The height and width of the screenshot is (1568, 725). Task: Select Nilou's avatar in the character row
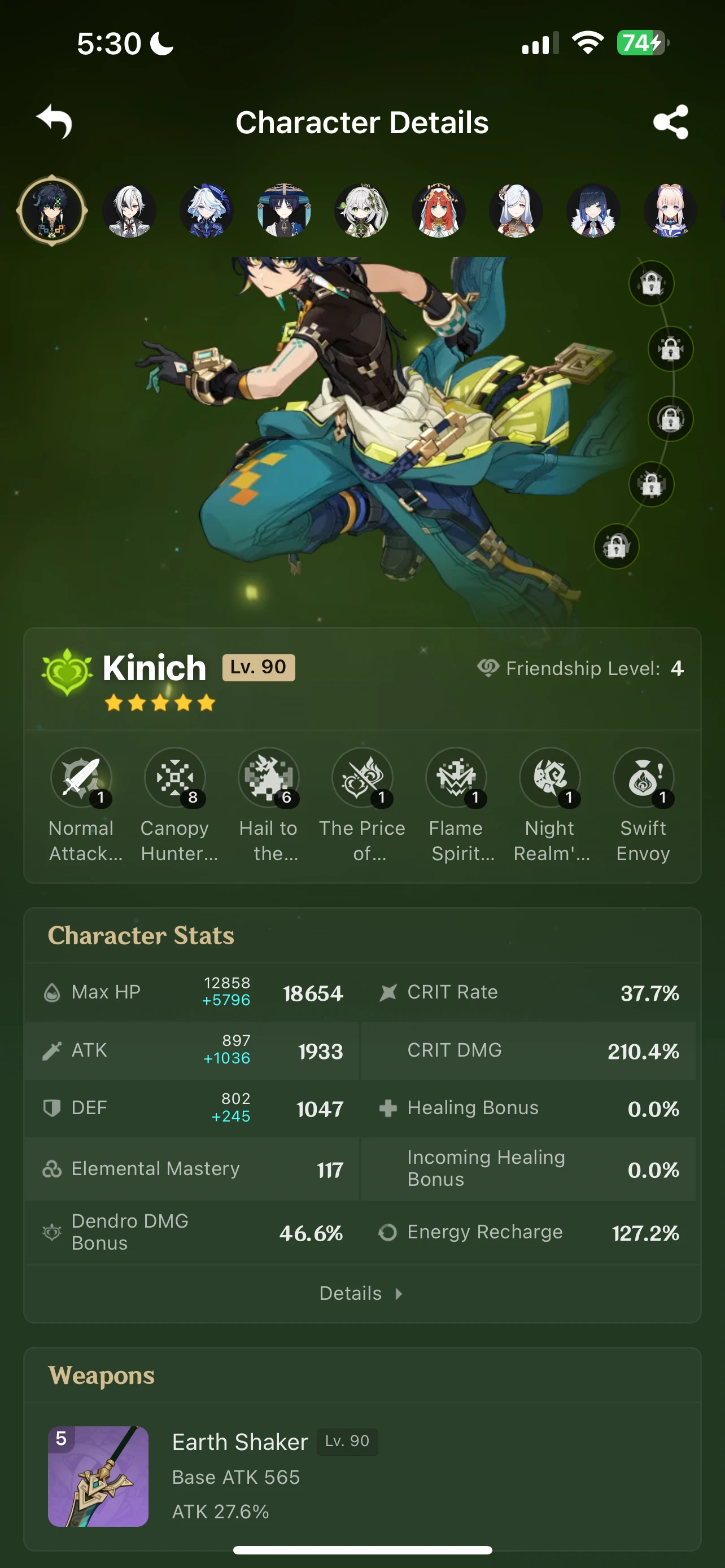click(439, 210)
